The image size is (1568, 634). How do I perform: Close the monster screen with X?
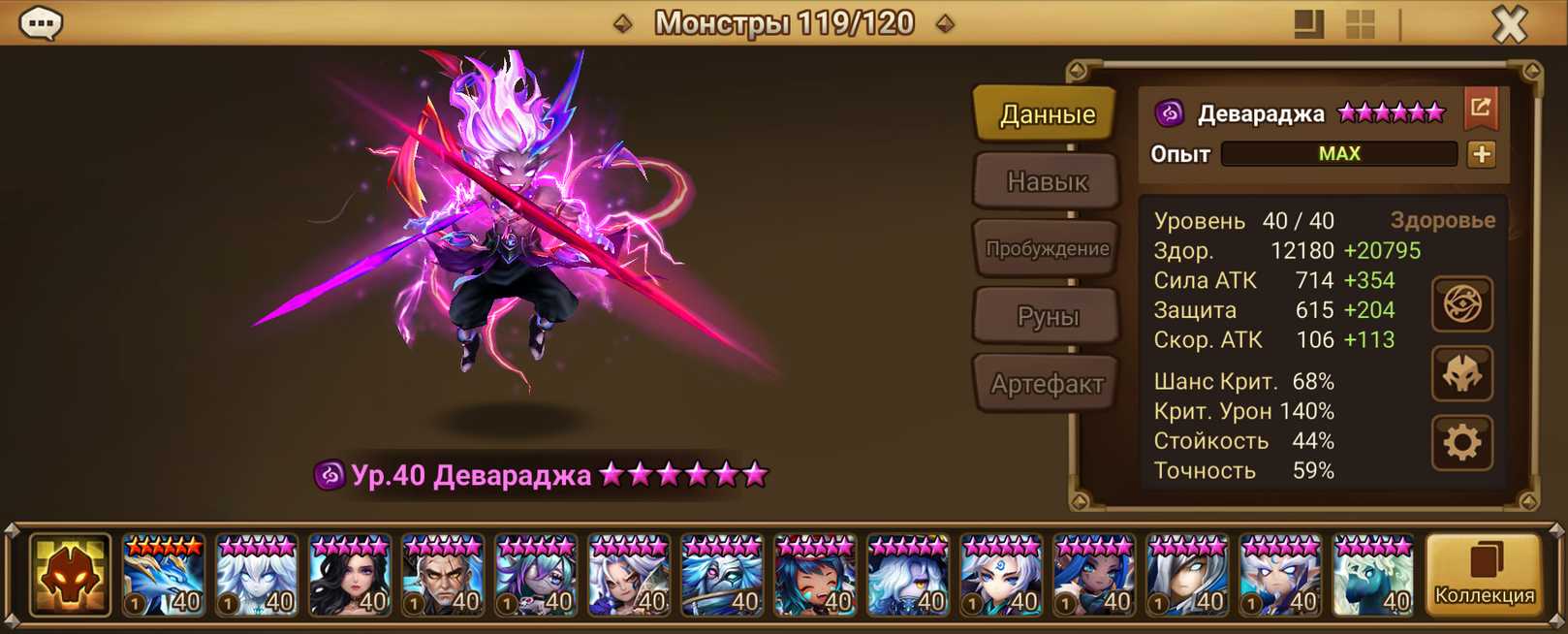1509,24
